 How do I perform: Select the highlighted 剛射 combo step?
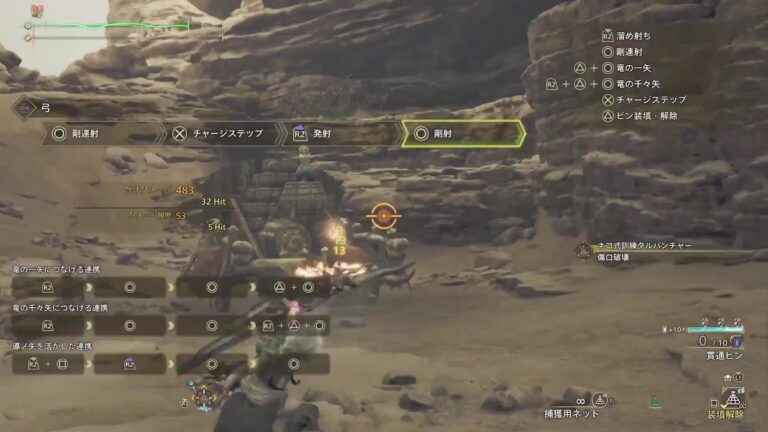click(x=463, y=133)
